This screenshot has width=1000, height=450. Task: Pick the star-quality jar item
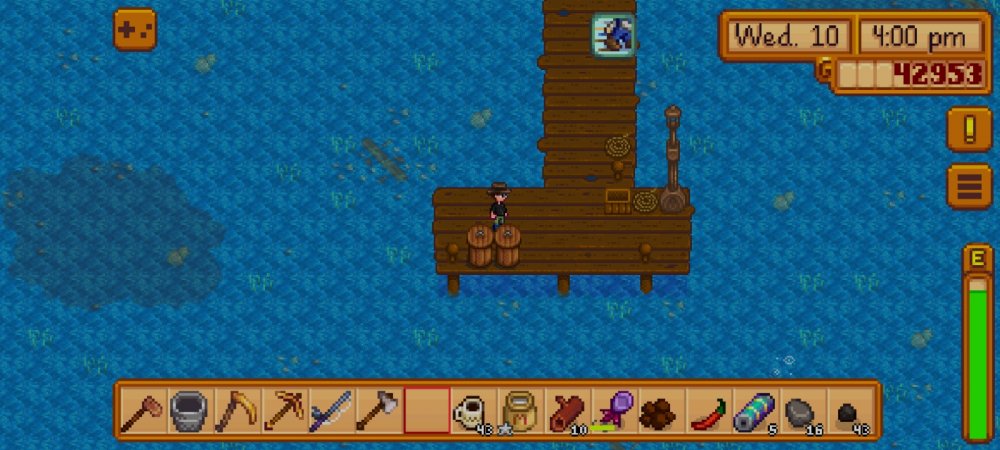coord(519,410)
